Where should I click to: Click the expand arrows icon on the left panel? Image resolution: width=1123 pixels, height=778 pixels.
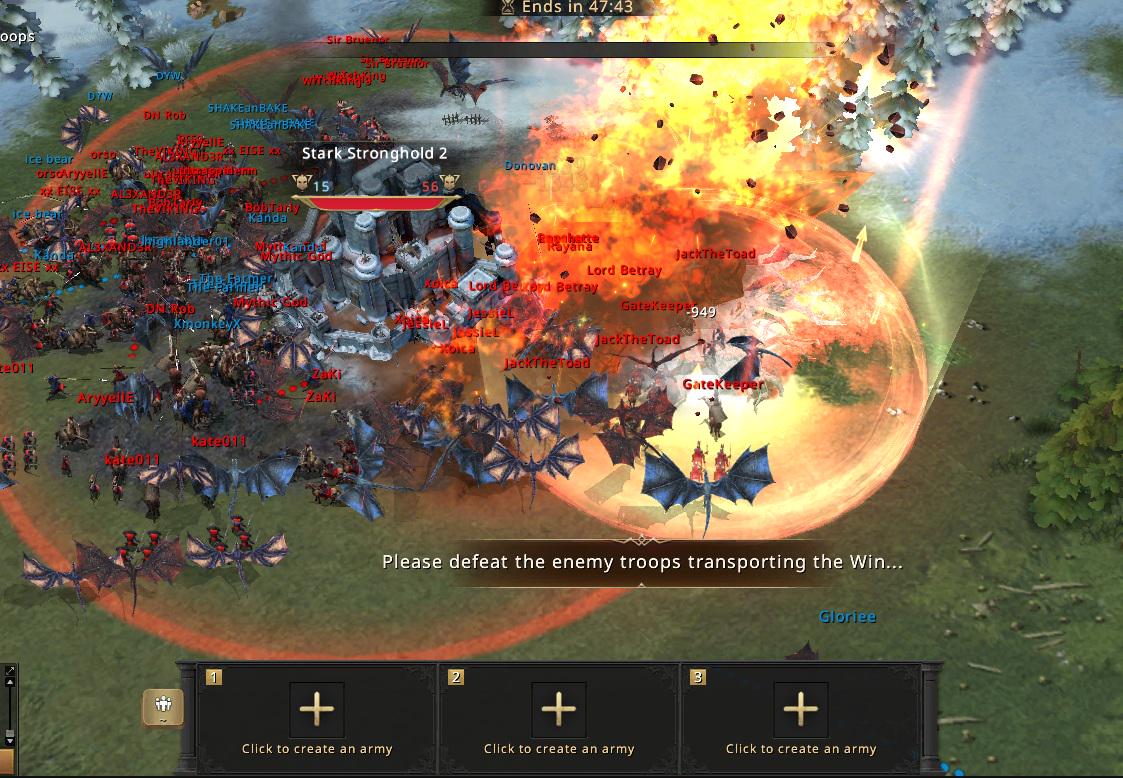[9, 670]
